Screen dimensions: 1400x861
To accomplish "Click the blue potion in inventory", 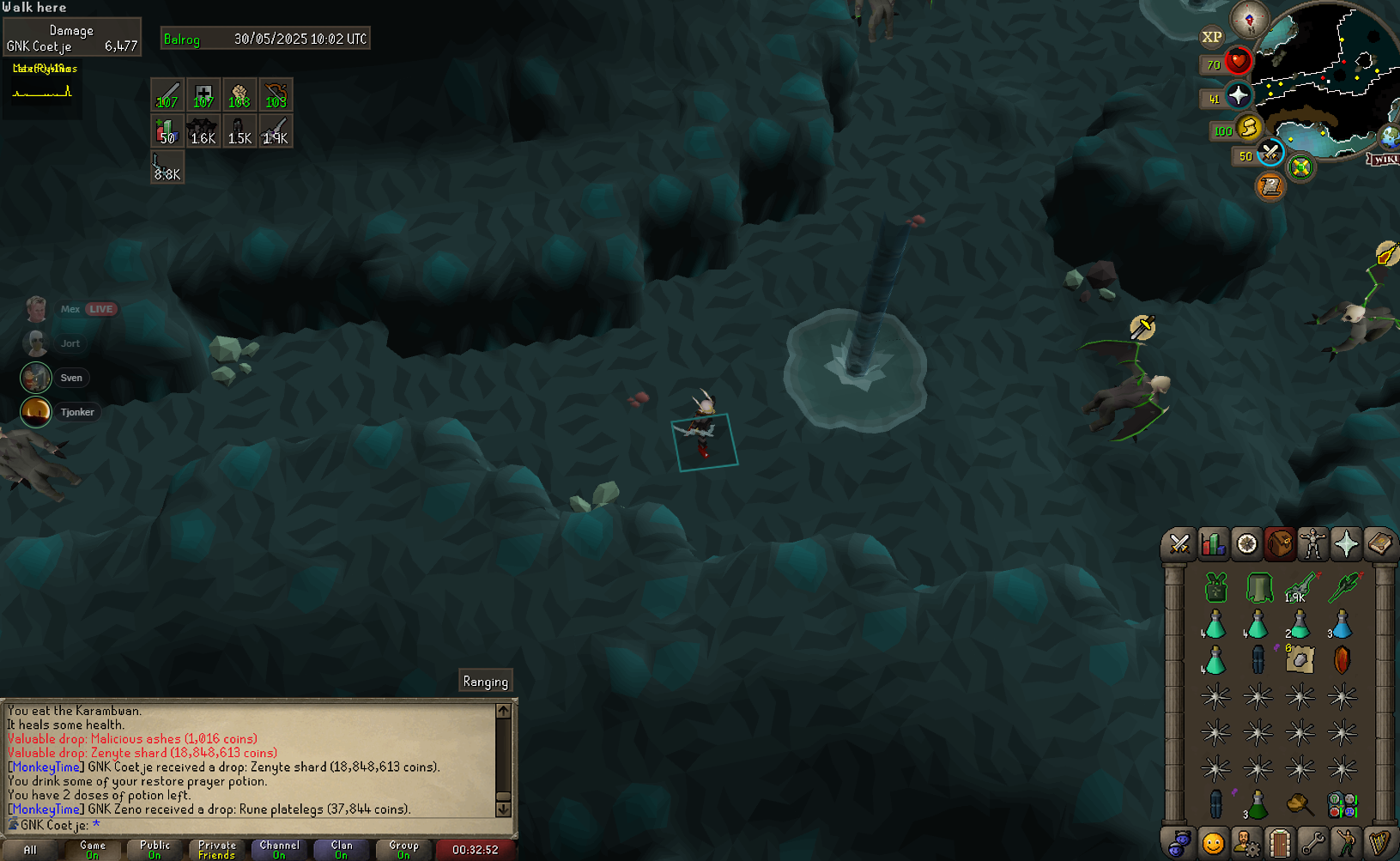I will [1342, 625].
